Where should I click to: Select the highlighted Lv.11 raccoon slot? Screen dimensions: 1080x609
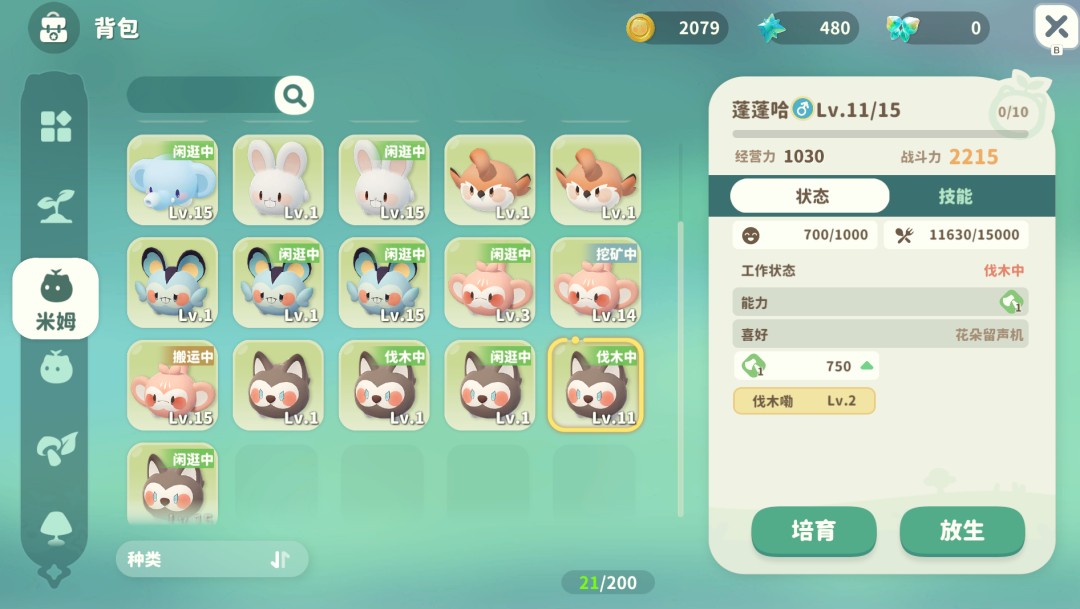596,386
